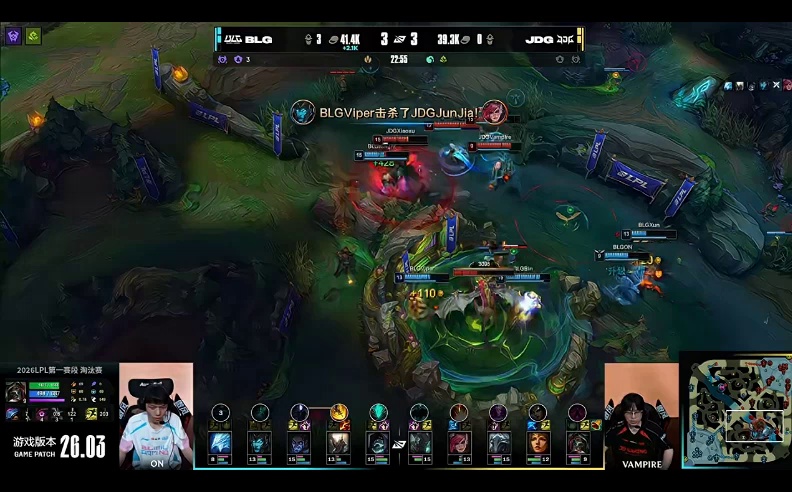Select BLGViper's portrait in the kill announcement

(303, 112)
